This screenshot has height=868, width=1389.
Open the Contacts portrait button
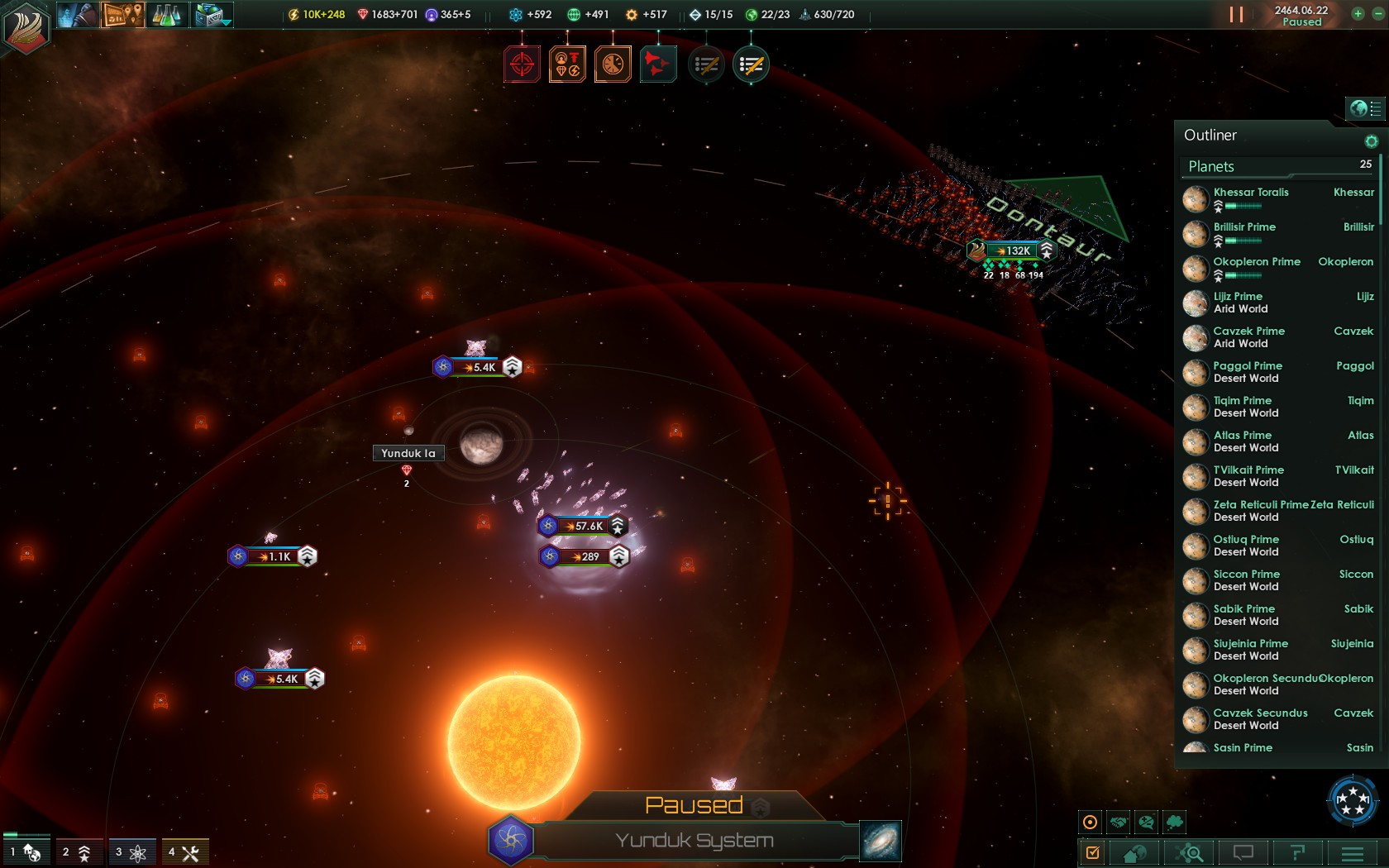pyautogui.click(x=77, y=15)
